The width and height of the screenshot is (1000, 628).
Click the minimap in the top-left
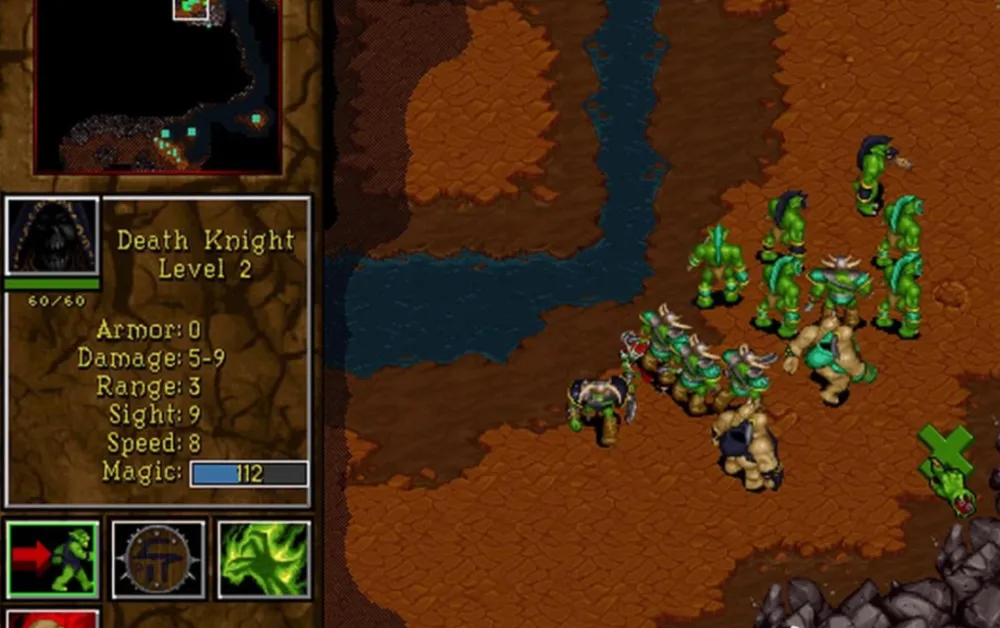point(158,86)
